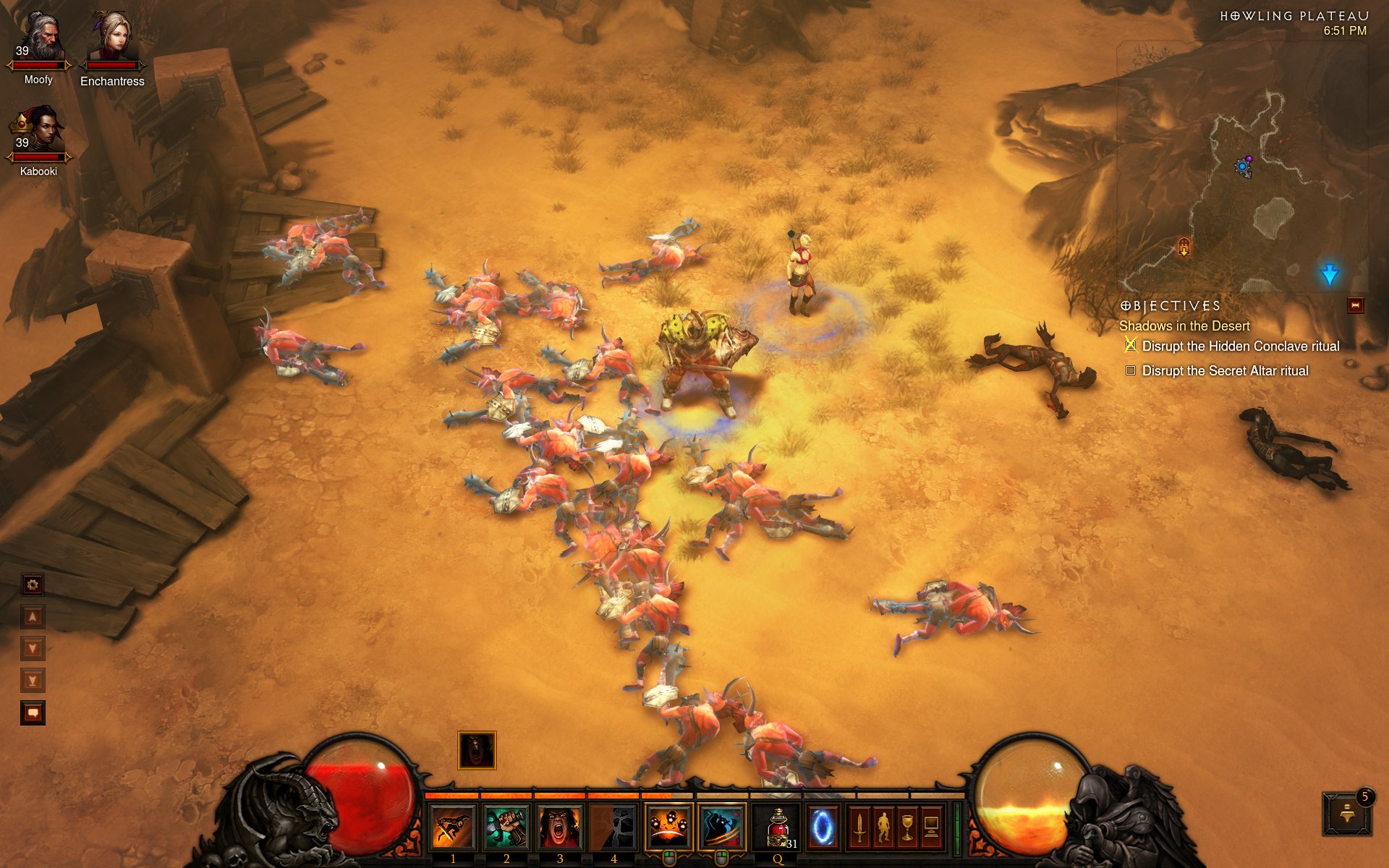Check off the Secret Altar ritual objective
The width and height of the screenshot is (1389, 868).
1130,370
